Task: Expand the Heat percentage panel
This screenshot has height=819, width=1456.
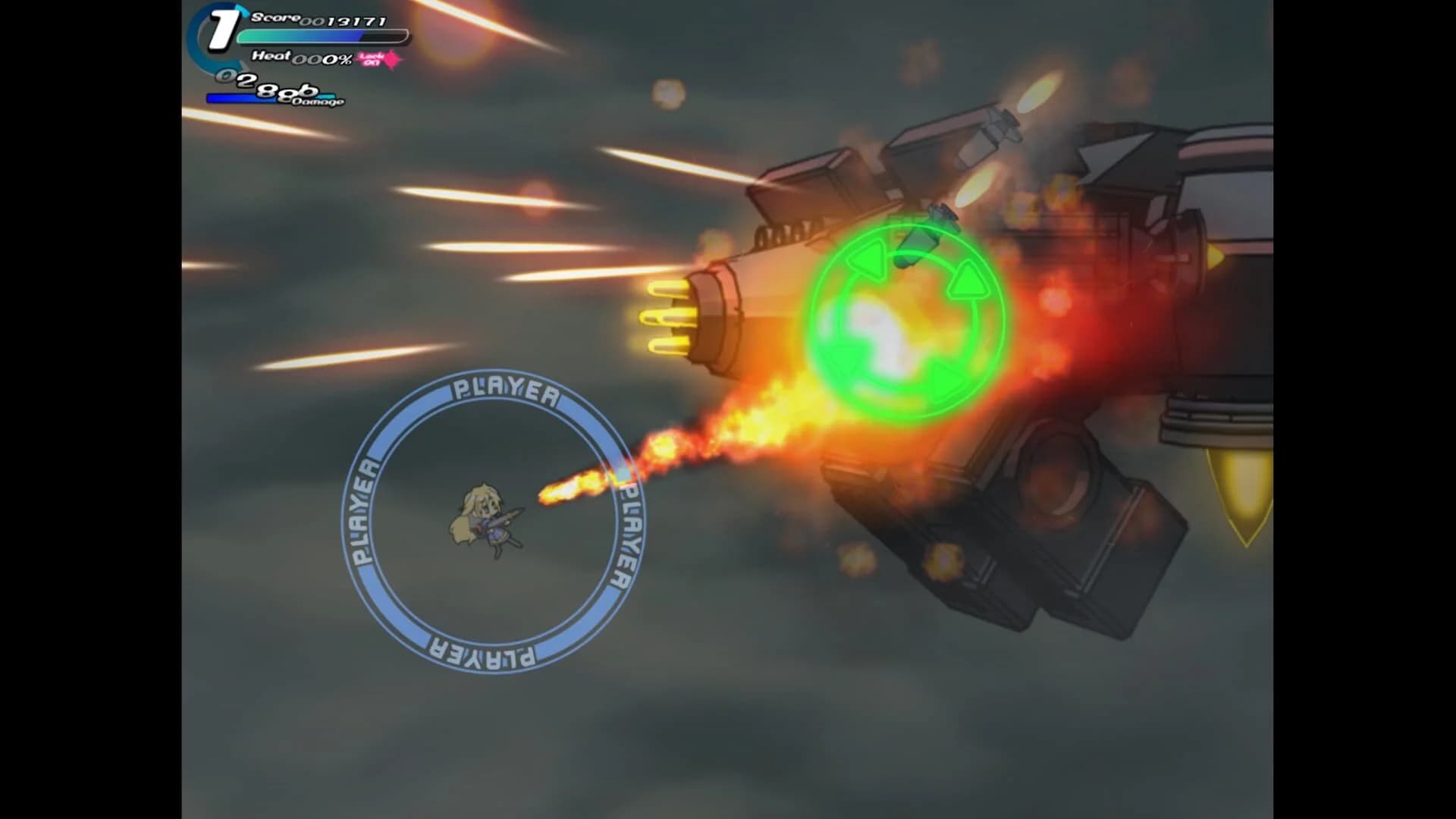Action: pyautogui.click(x=322, y=59)
